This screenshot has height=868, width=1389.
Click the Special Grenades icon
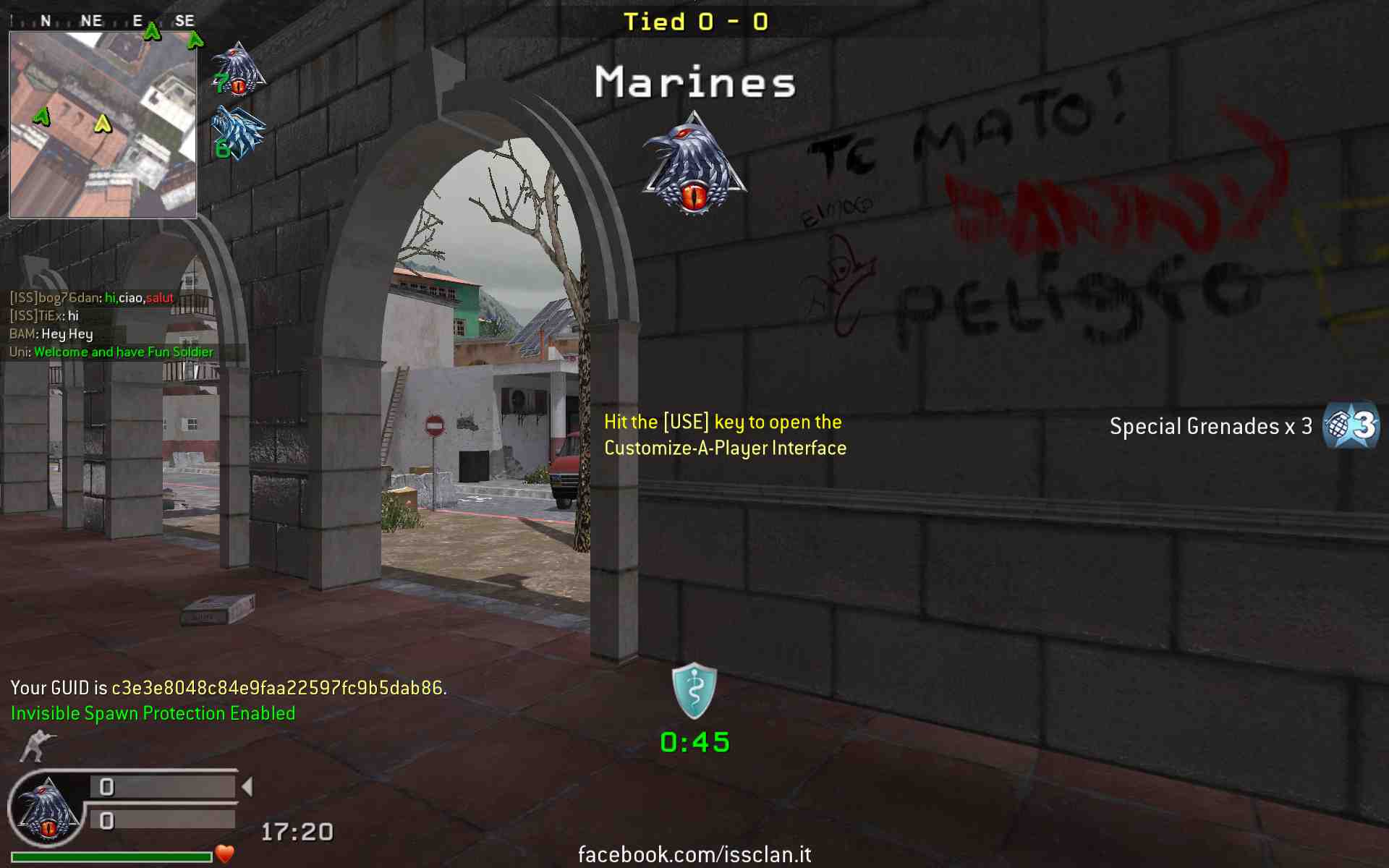point(1350,426)
